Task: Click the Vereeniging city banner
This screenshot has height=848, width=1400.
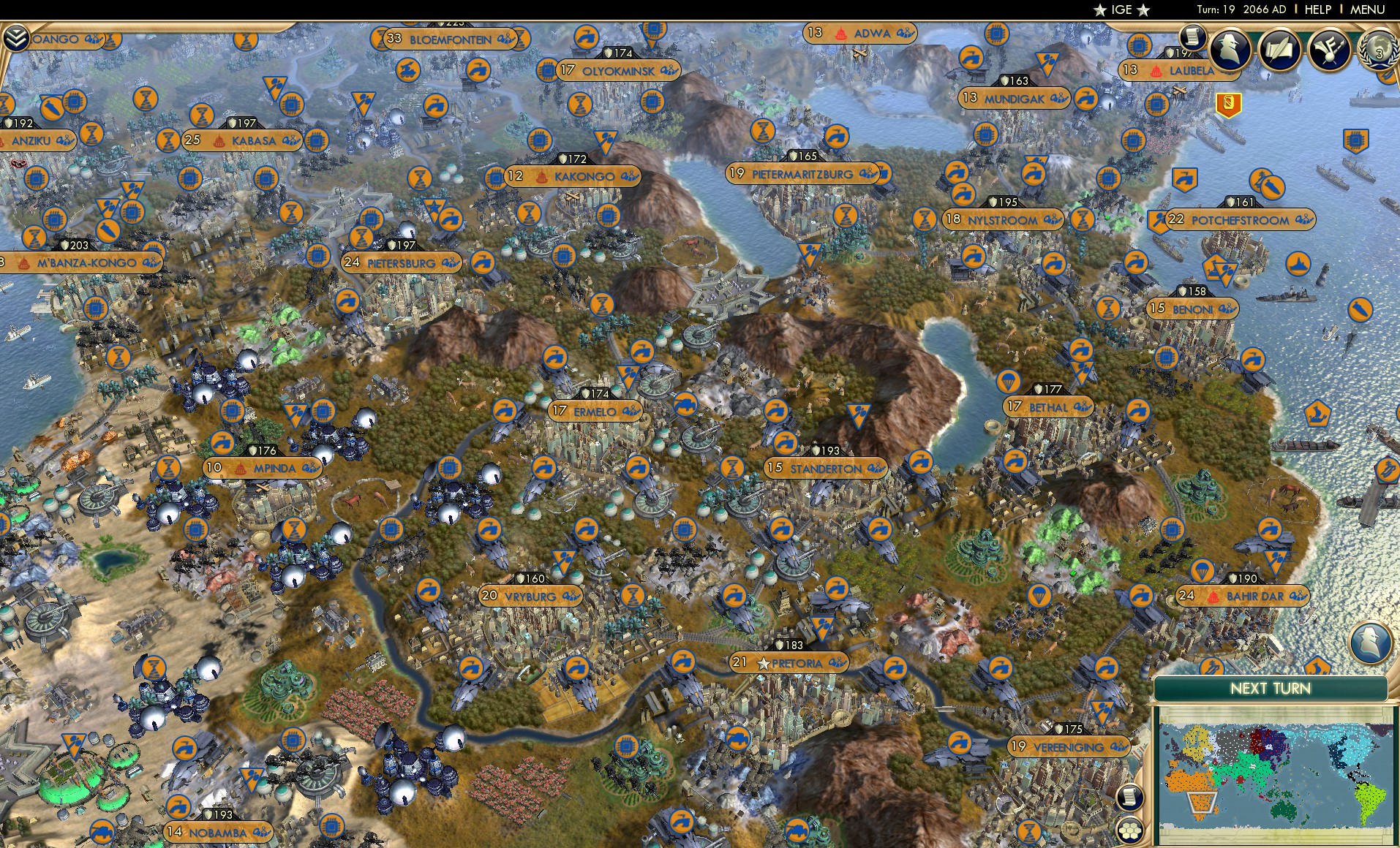Action: click(x=1067, y=747)
